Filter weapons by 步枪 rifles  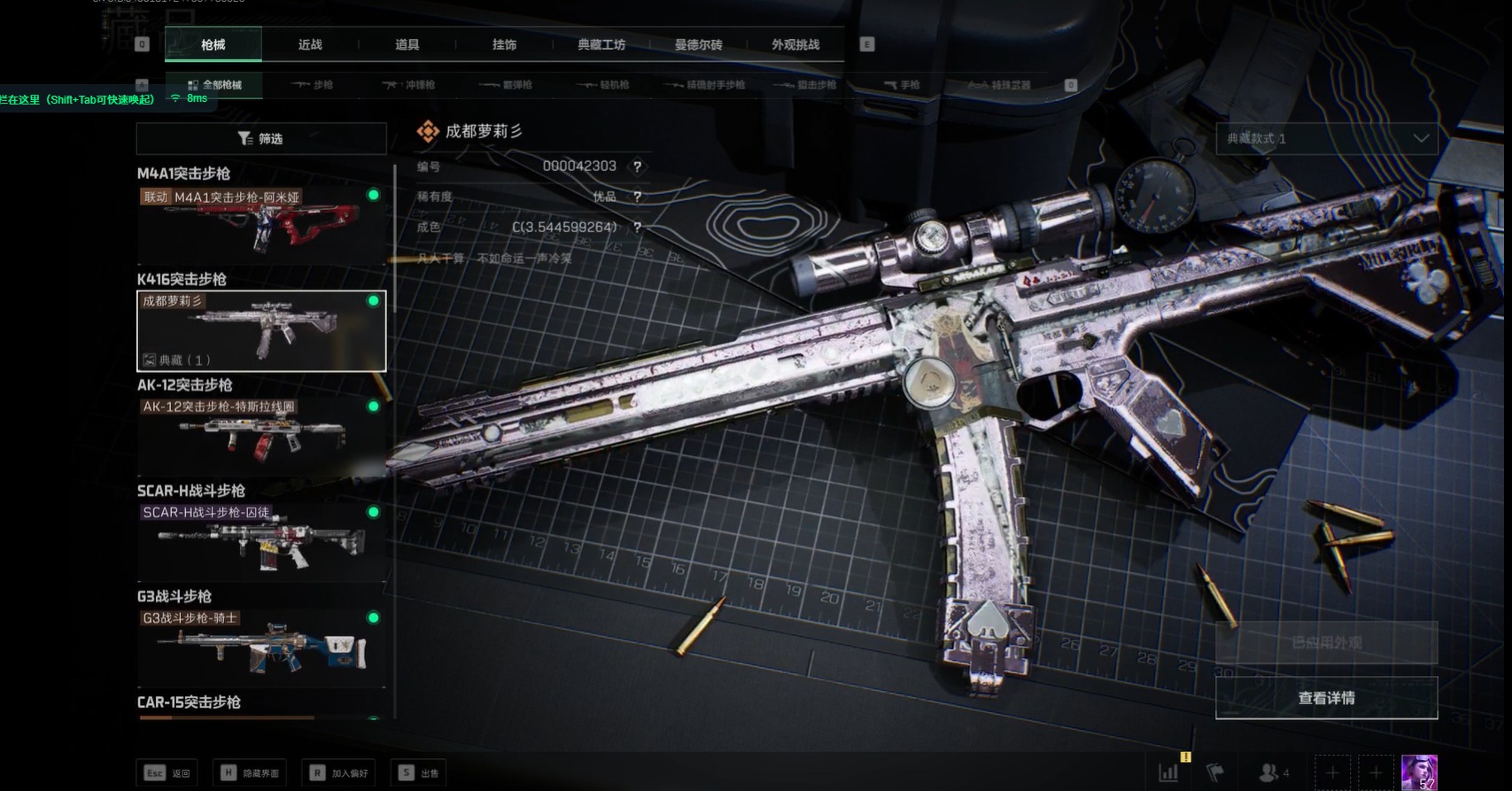313,85
